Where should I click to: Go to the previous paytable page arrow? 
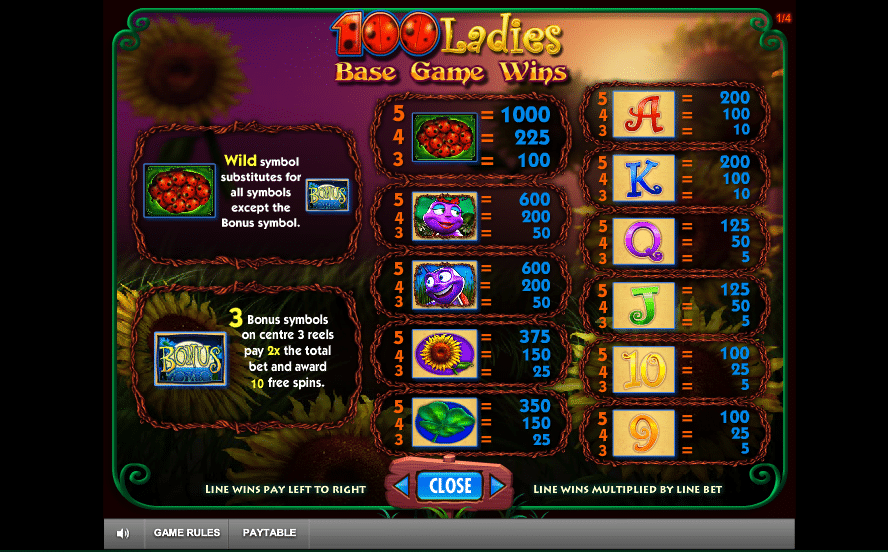[x=401, y=487]
